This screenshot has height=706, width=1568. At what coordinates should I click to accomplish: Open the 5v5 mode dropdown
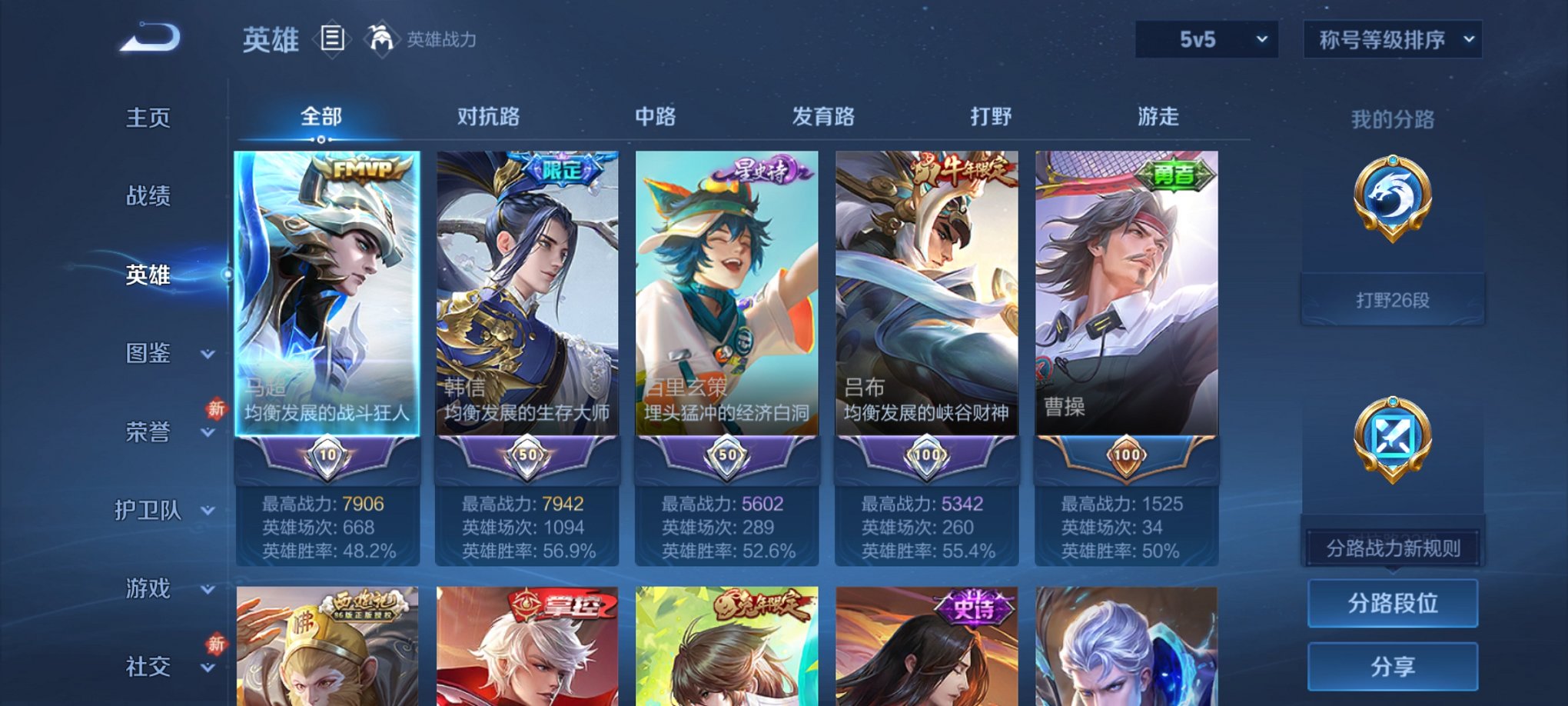[x=1205, y=37]
